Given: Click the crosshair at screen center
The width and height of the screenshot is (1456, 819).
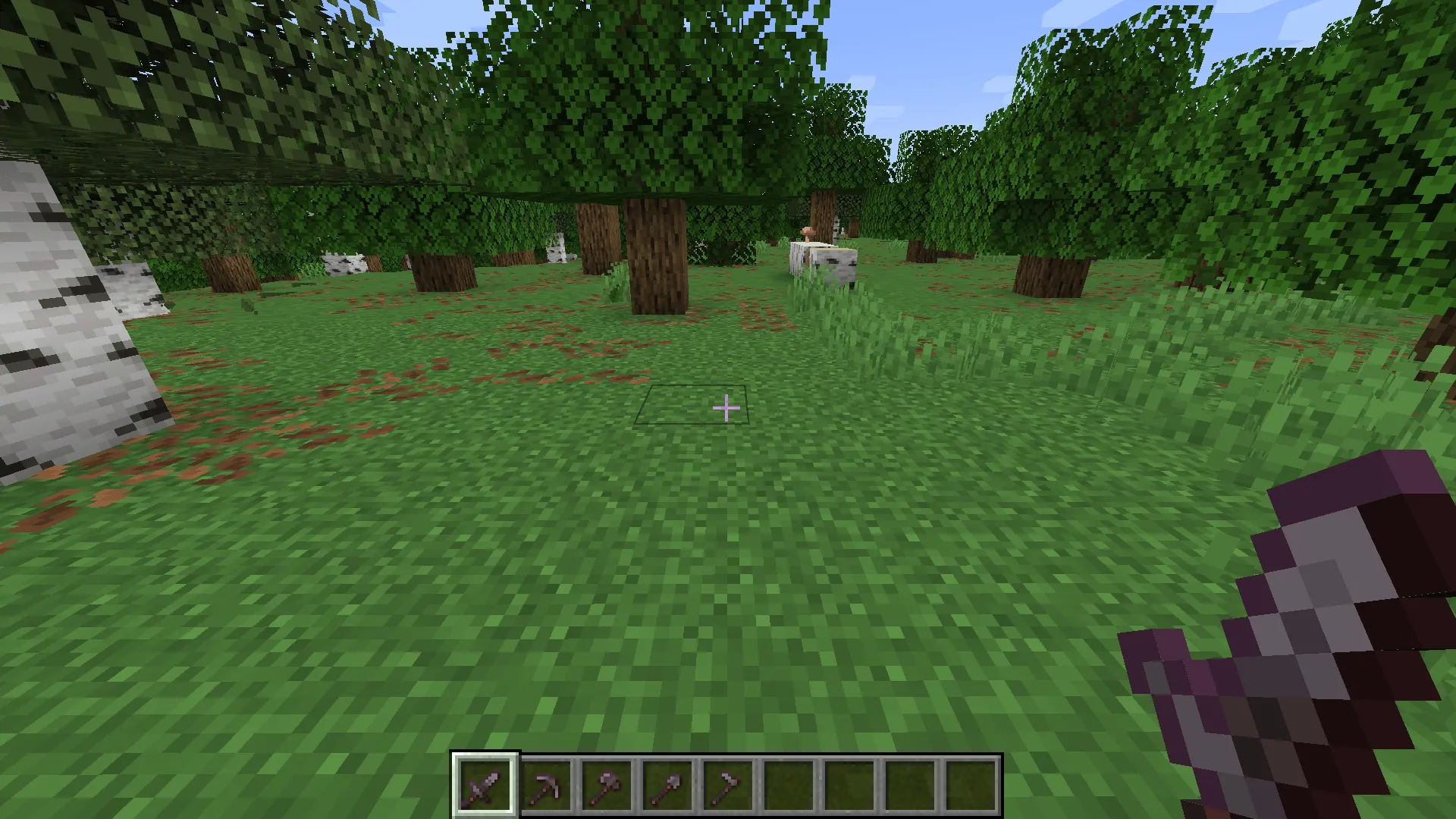Looking at the screenshot, I should tap(726, 408).
